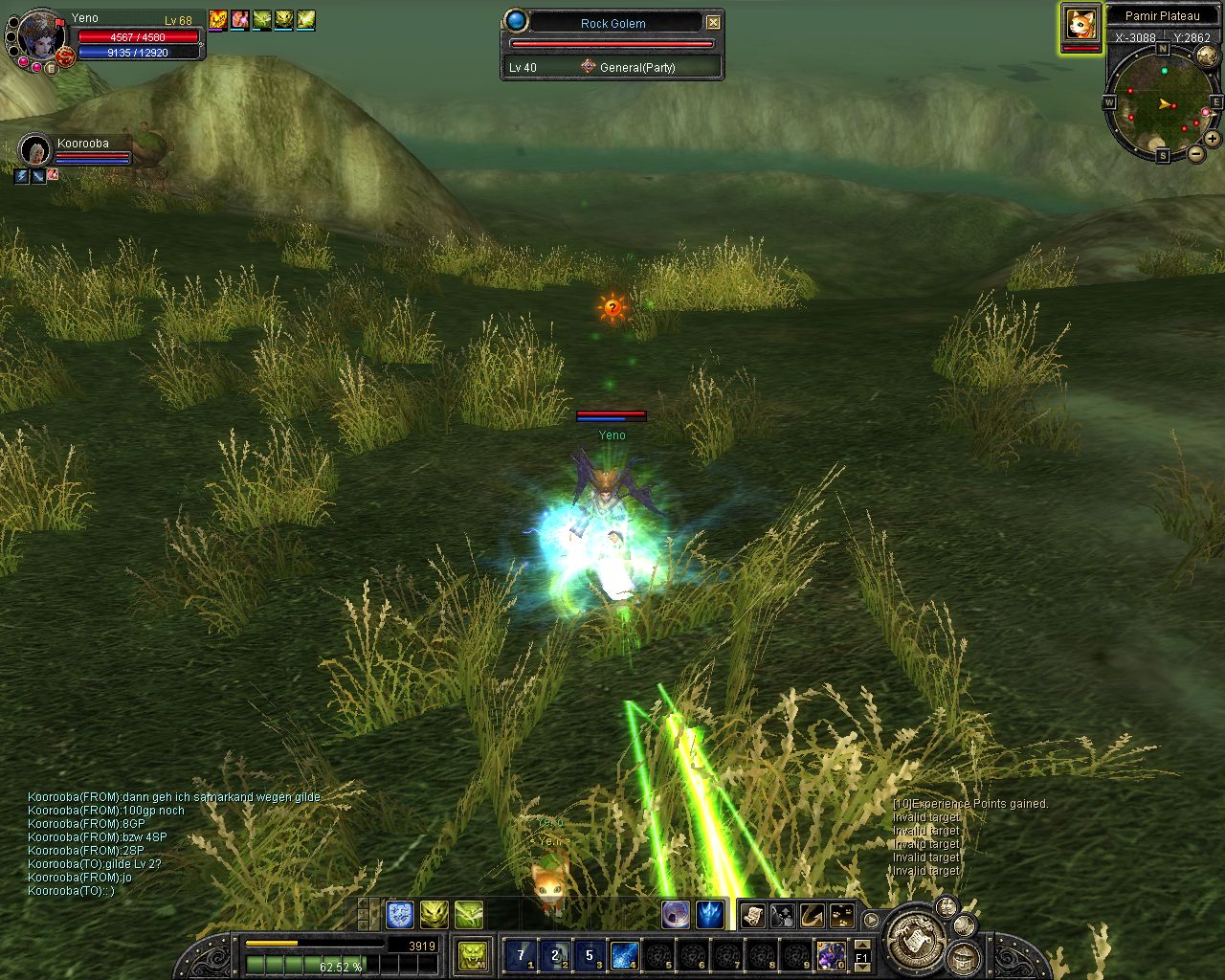Open the scroll icon shortcut button
The image size is (1225, 980).
pyautogui.click(x=752, y=915)
